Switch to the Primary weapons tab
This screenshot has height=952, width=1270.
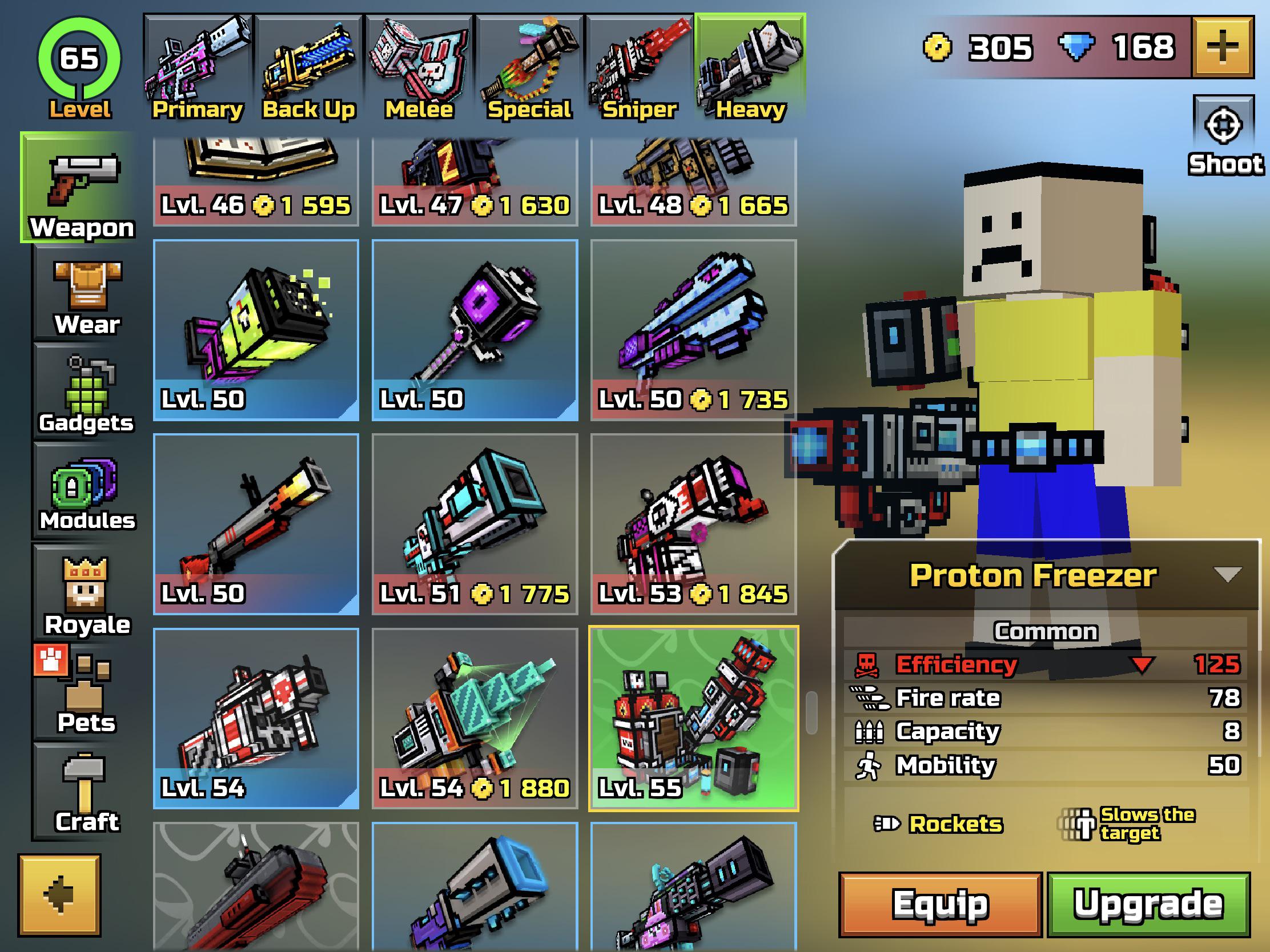[198, 63]
